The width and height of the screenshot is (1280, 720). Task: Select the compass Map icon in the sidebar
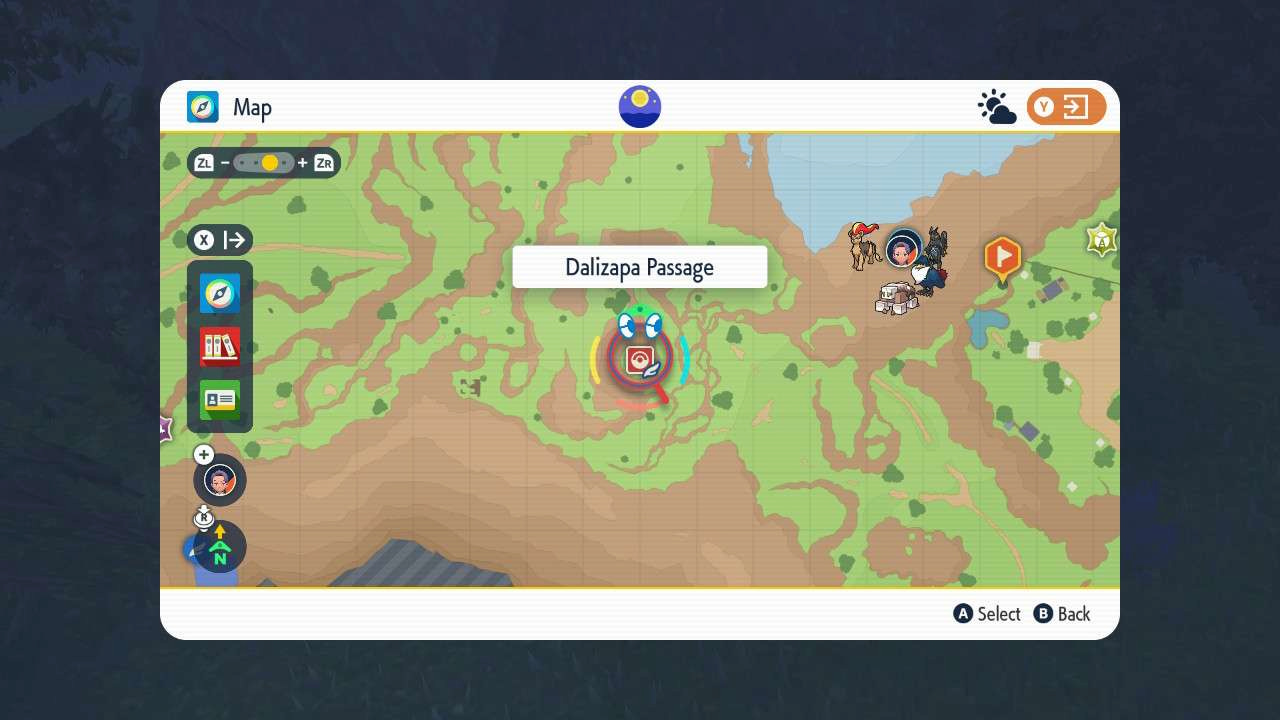click(x=219, y=292)
